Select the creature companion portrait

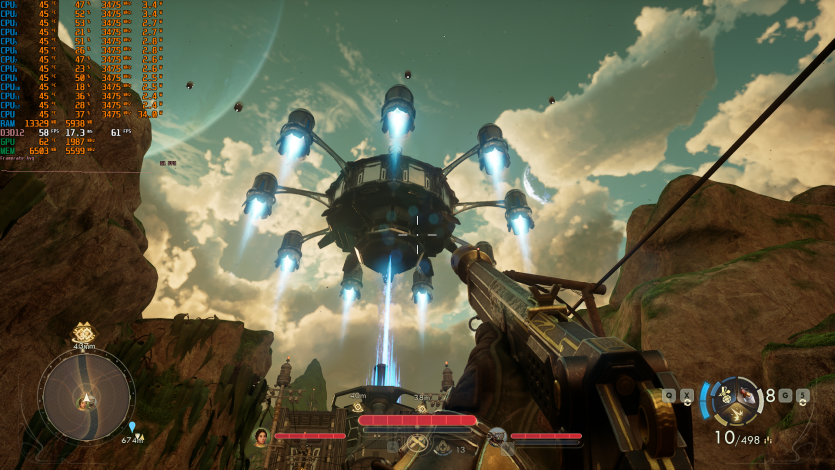tap(497, 436)
